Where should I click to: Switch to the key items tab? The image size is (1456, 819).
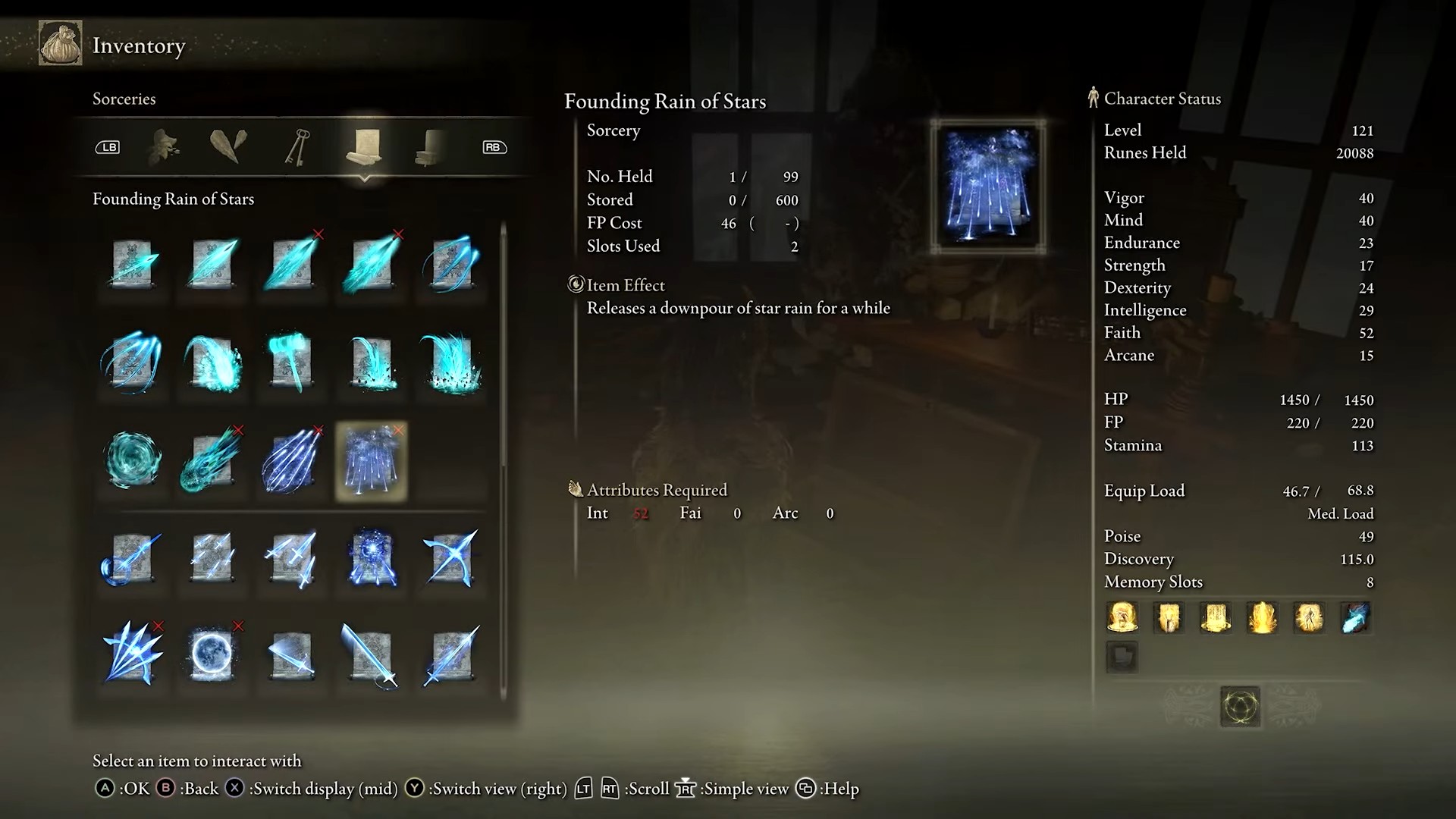pyautogui.click(x=297, y=146)
